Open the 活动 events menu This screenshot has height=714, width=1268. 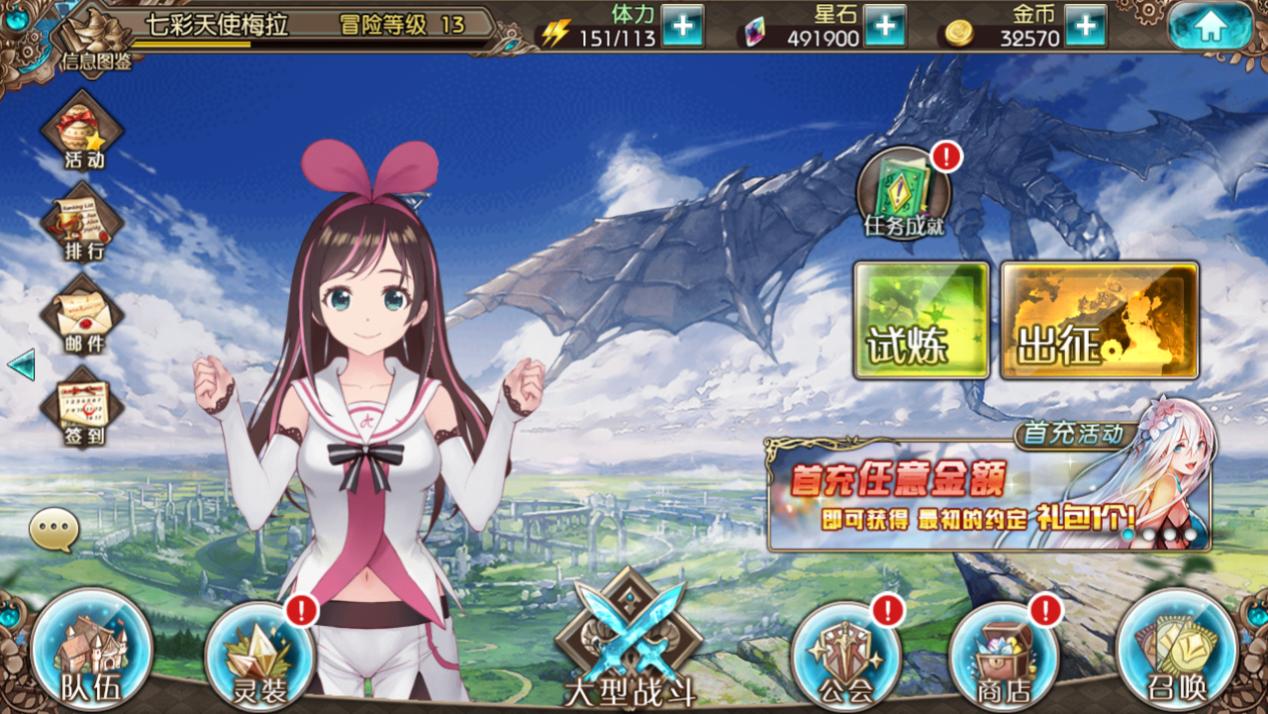coord(83,130)
